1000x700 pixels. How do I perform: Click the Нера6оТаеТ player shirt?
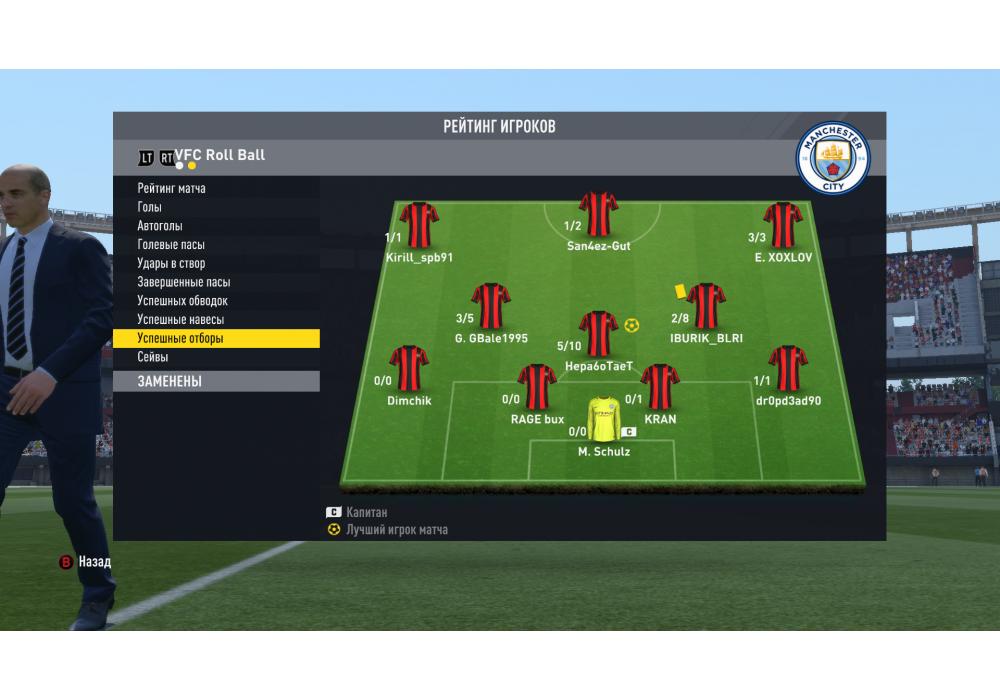coord(598,334)
